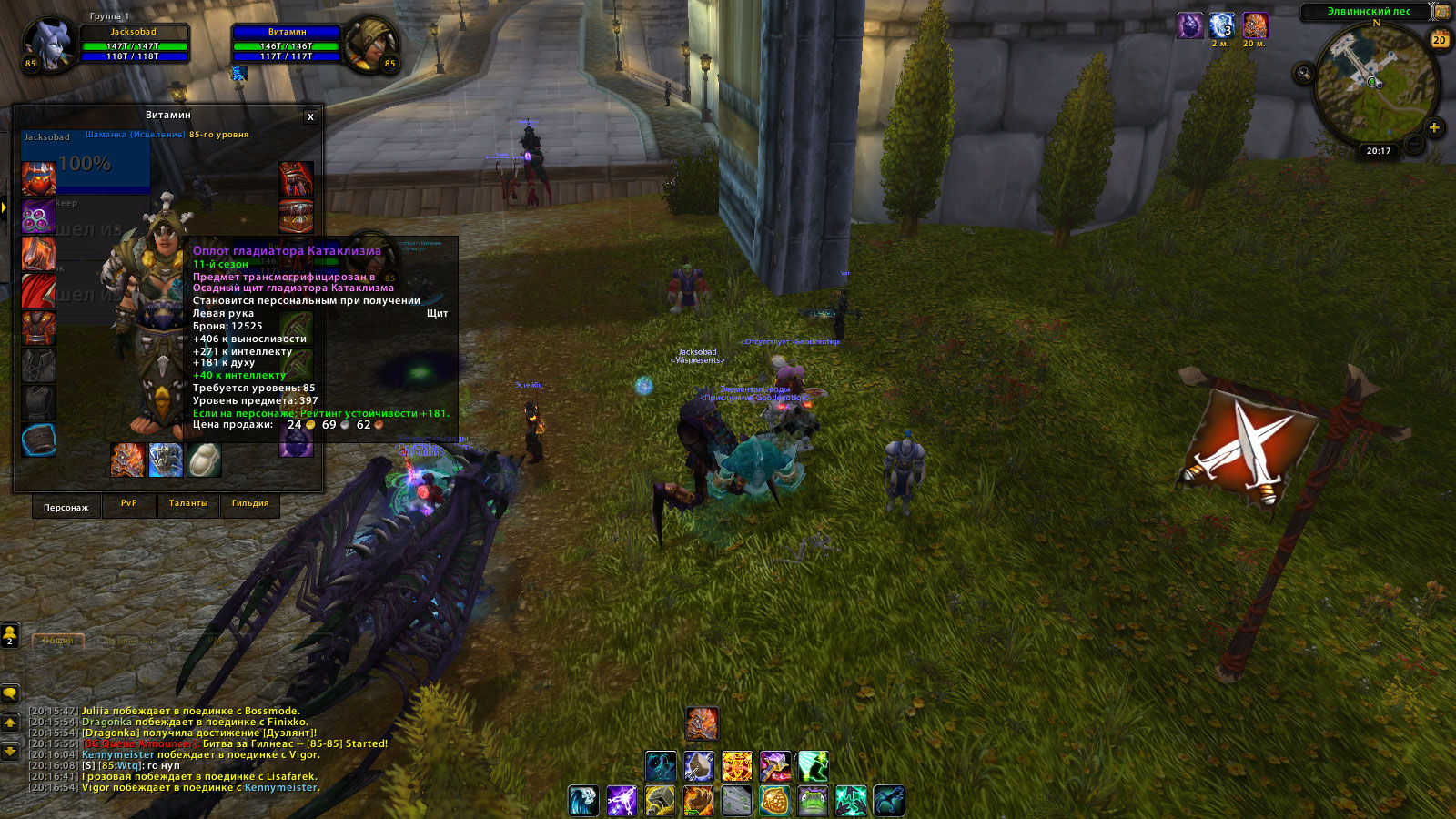Switch to the PvP tab
Image resolution: width=1456 pixels, height=819 pixels.
coord(129,503)
